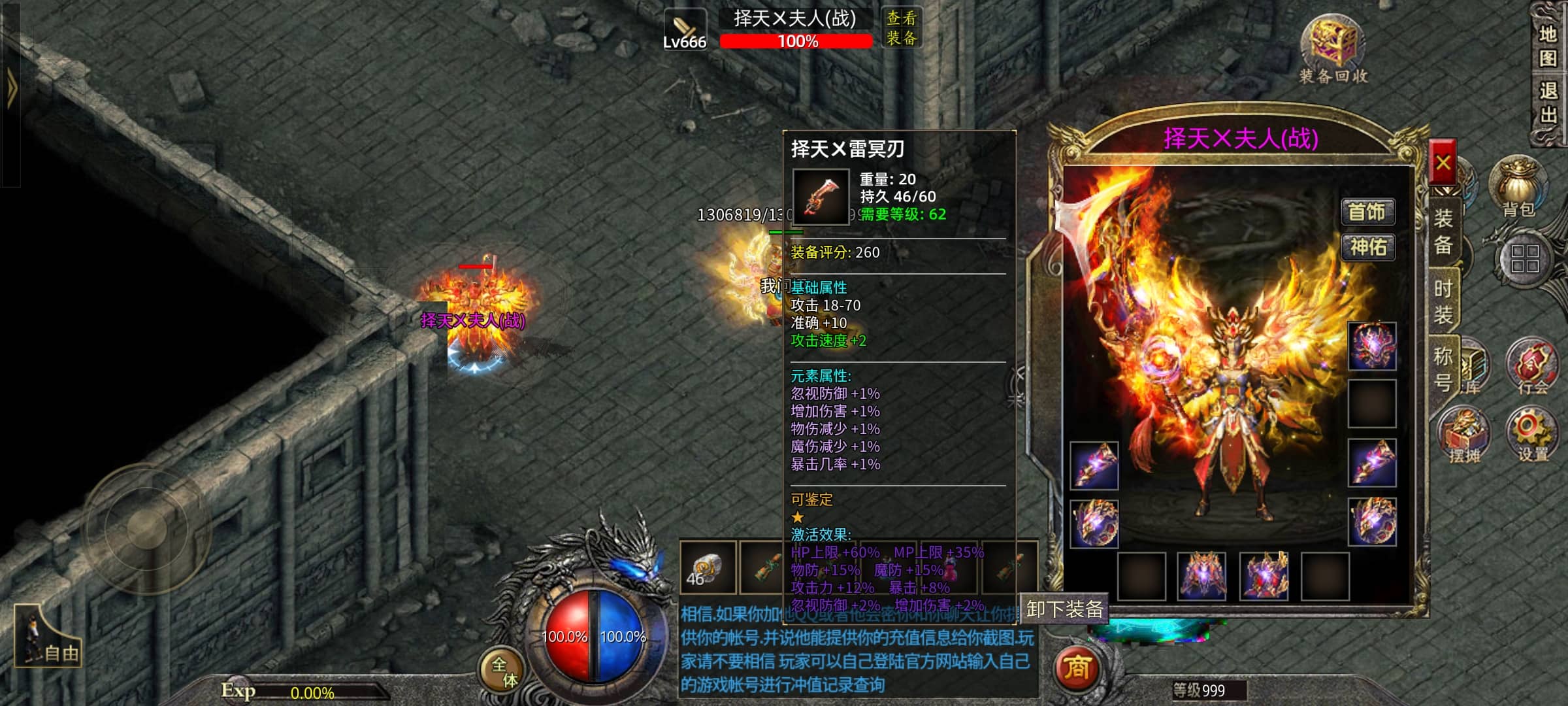Open the red 商 shop button
This screenshot has width=1568, height=706.
point(1077,668)
